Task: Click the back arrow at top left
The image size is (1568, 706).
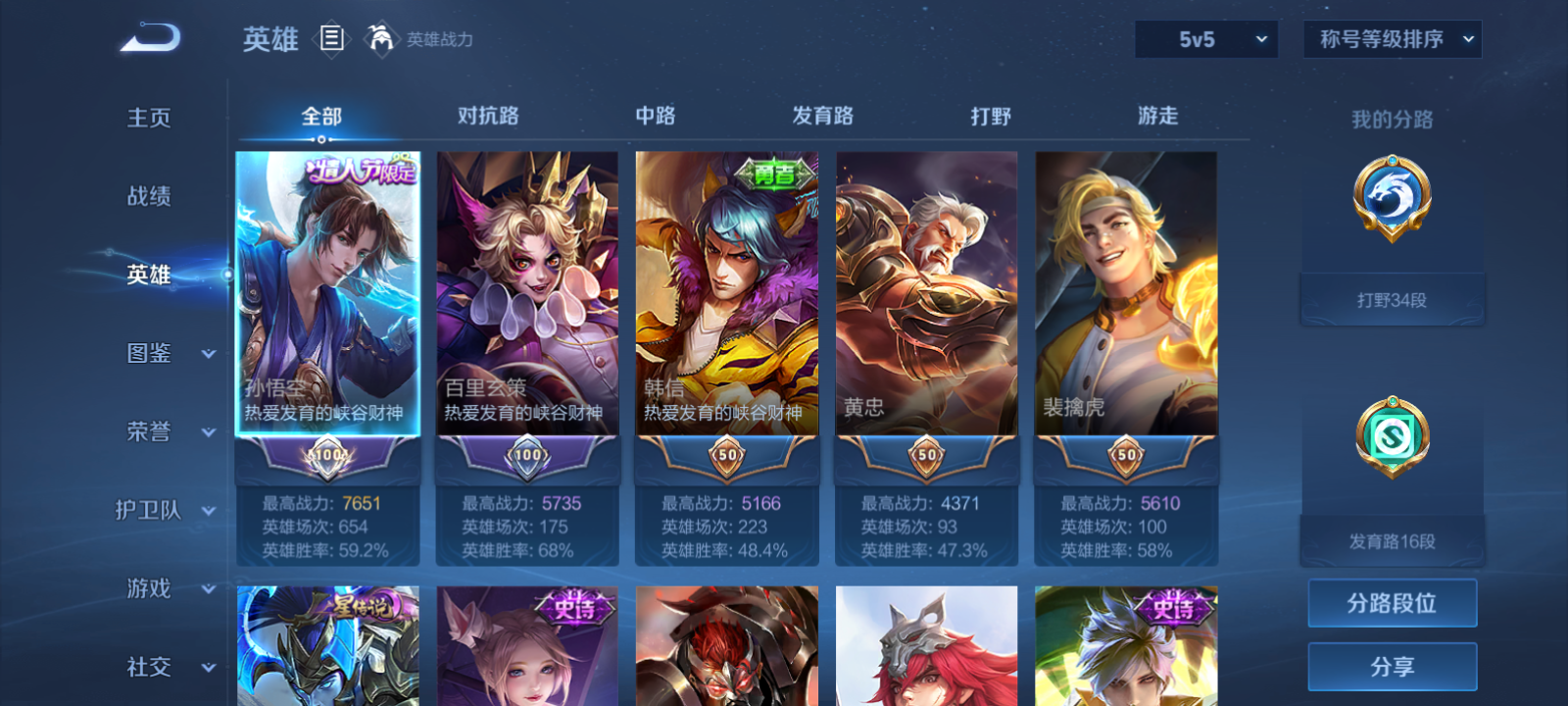Action: click(147, 37)
